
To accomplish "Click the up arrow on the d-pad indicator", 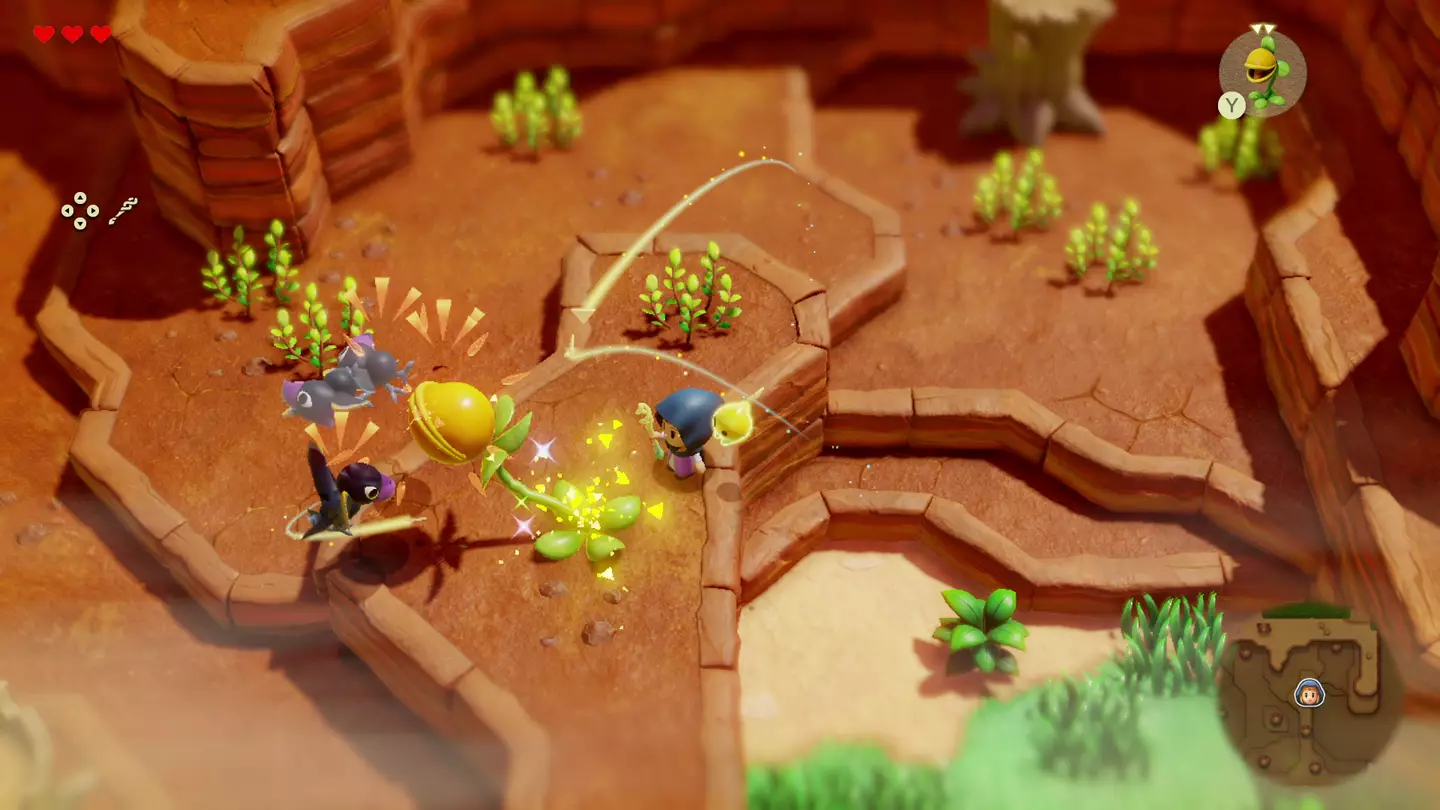I will pyautogui.click(x=80, y=198).
